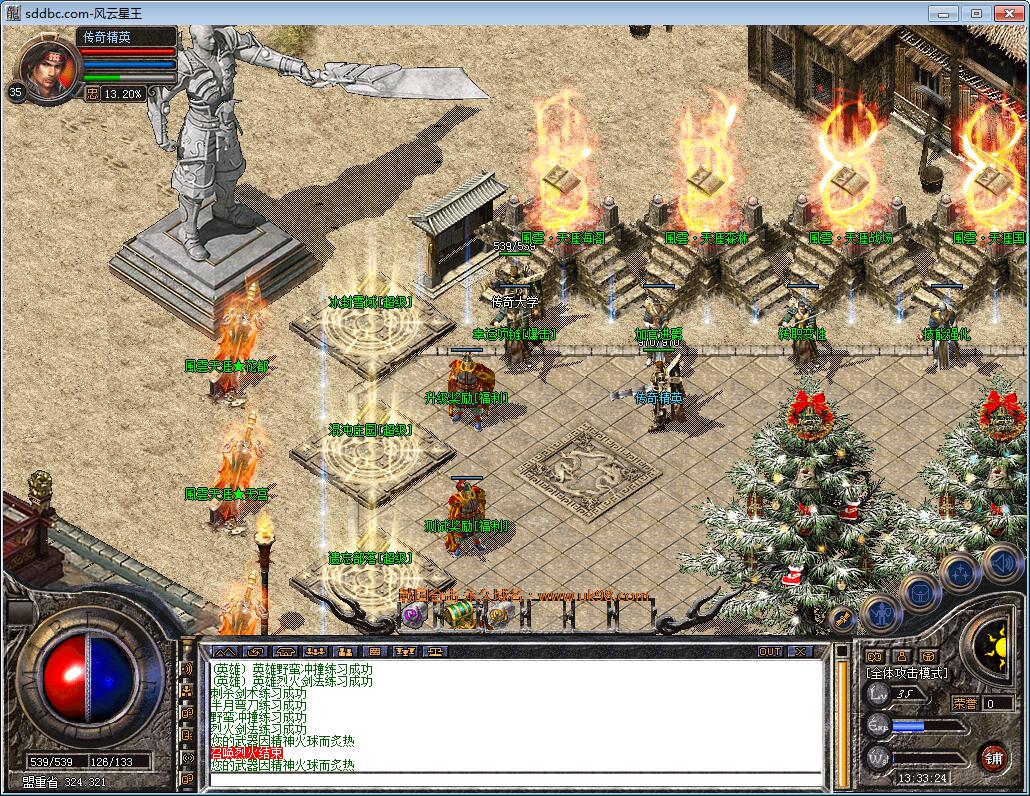Open the bag inventory round button
Image resolution: width=1030 pixels, height=796 pixels.
[920, 590]
